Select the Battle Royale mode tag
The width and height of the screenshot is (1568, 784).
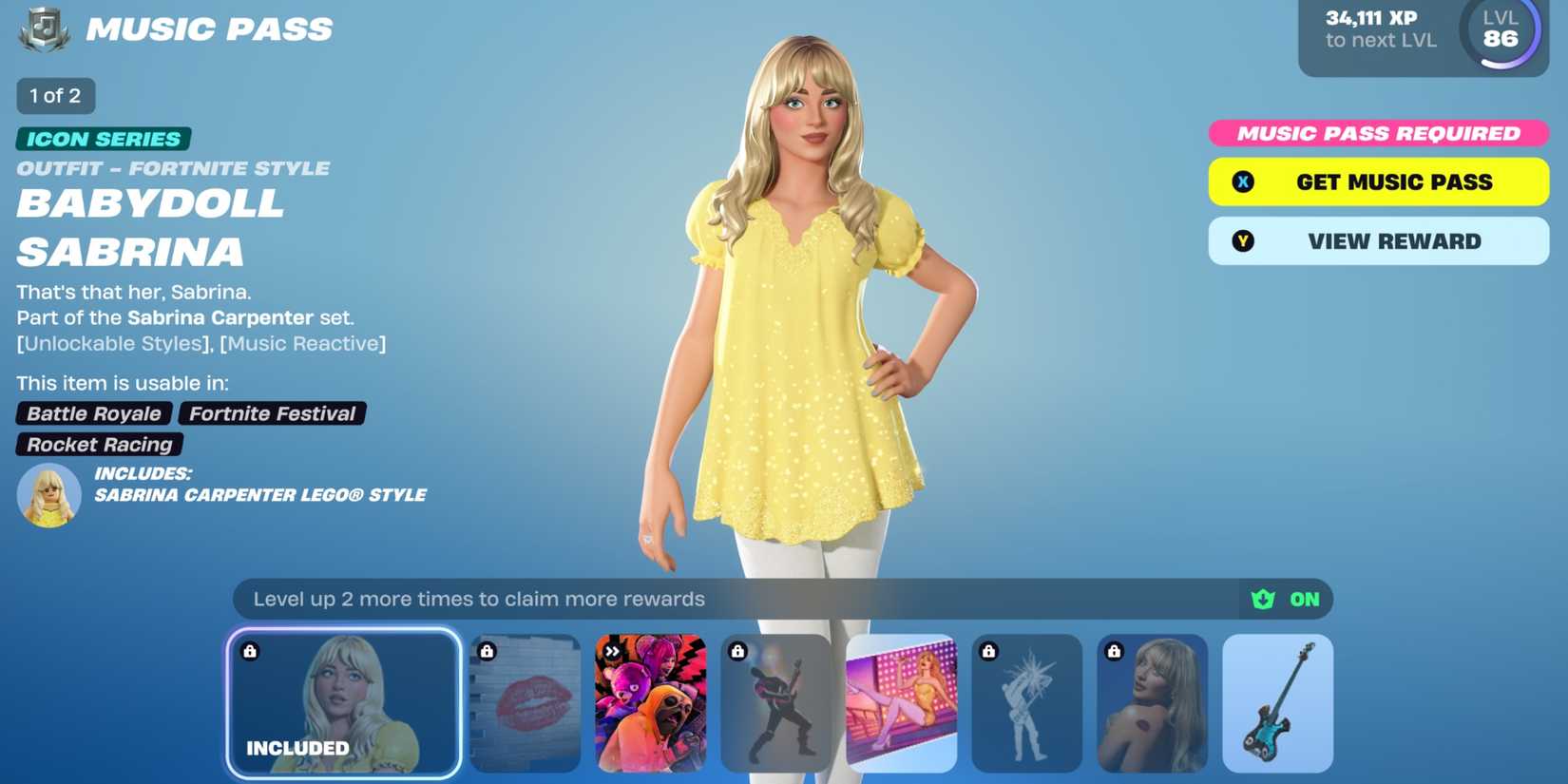(x=93, y=413)
